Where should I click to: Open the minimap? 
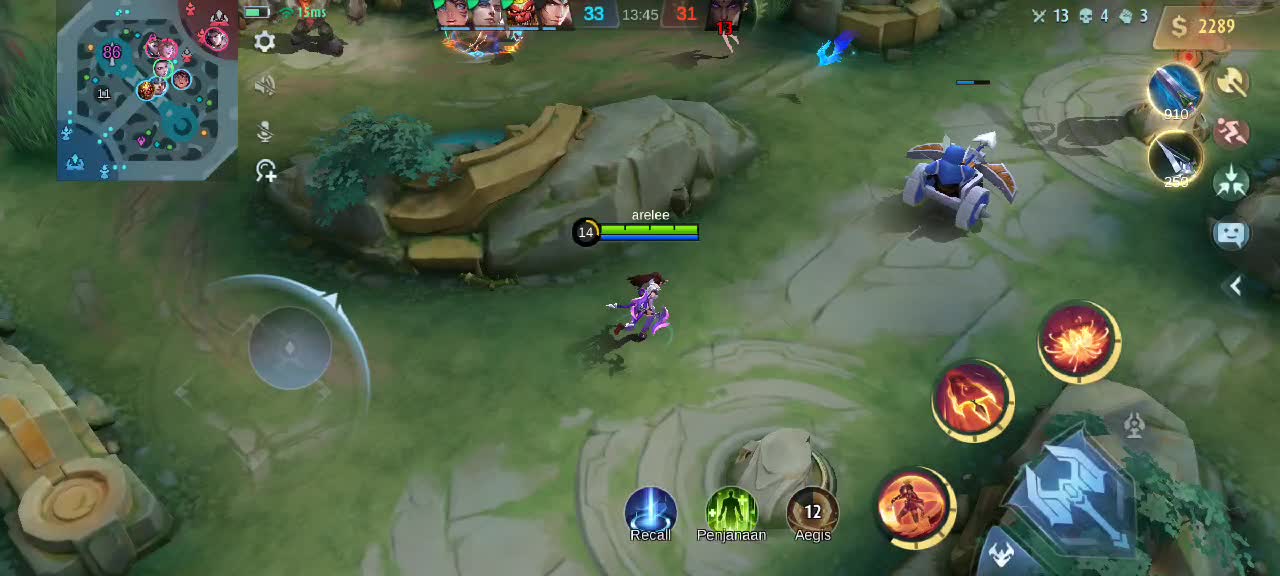(x=147, y=92)
